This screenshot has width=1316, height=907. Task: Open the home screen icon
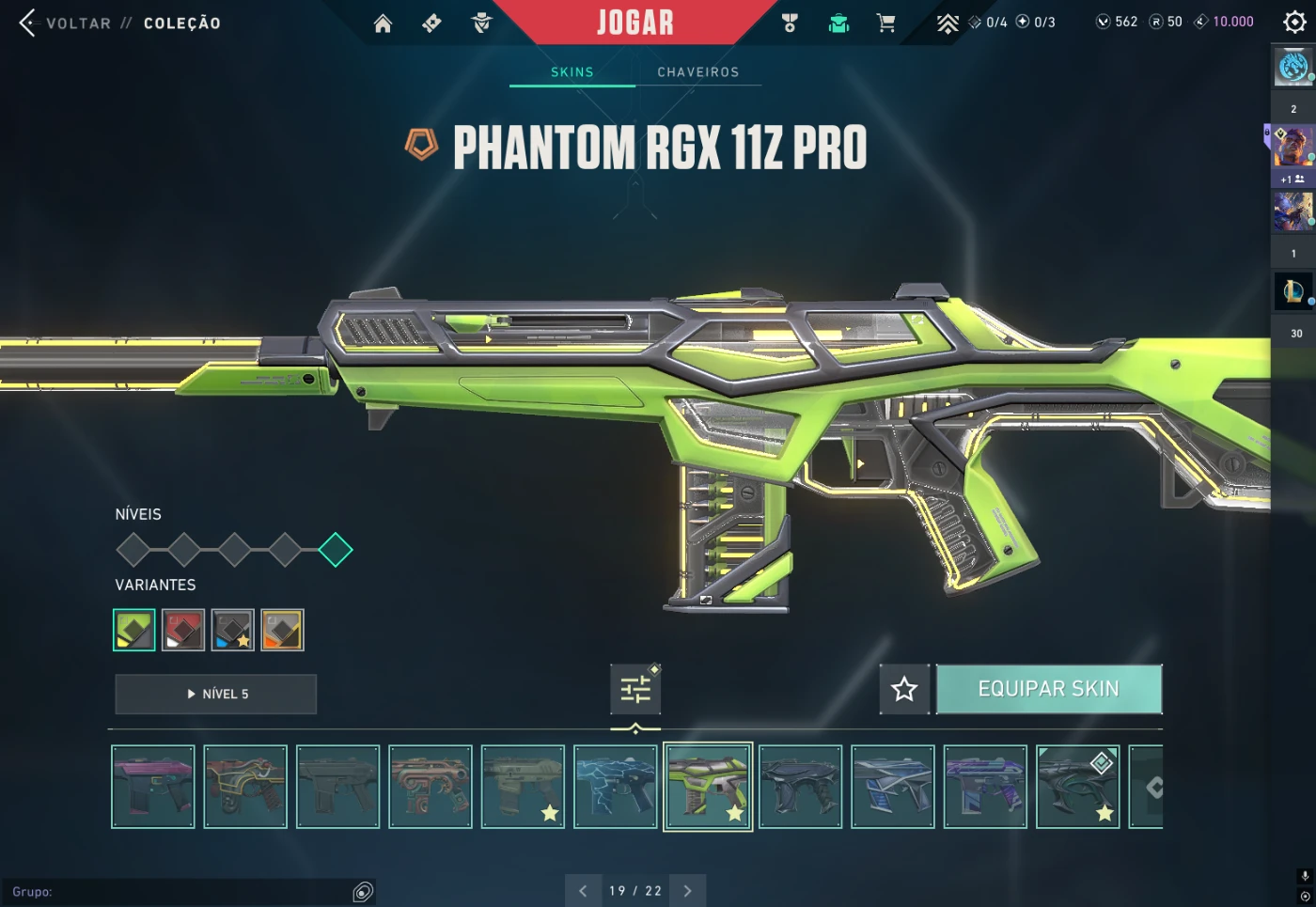[383, 23]
